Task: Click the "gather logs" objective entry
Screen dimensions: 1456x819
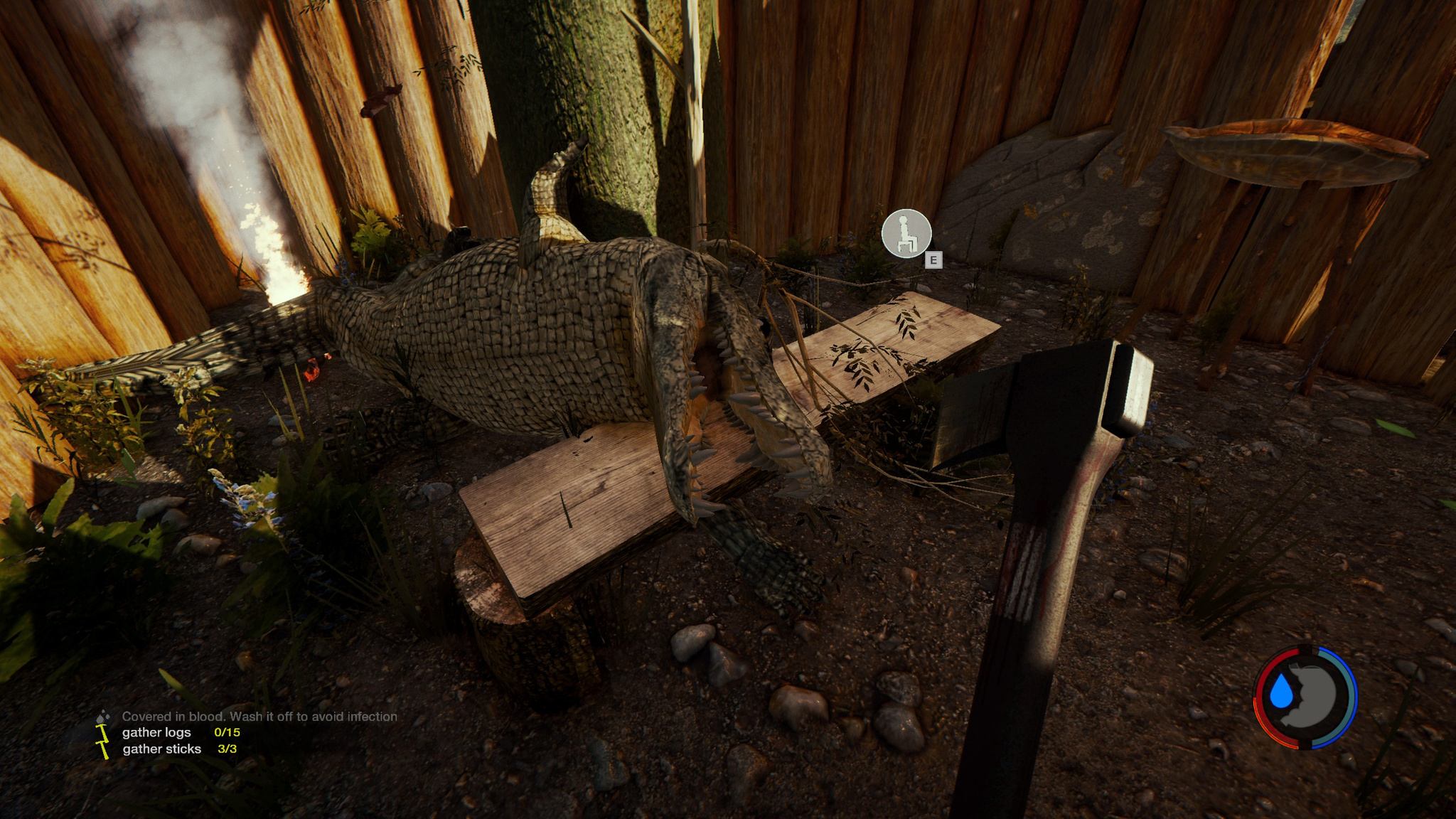Action: point(156,732)
